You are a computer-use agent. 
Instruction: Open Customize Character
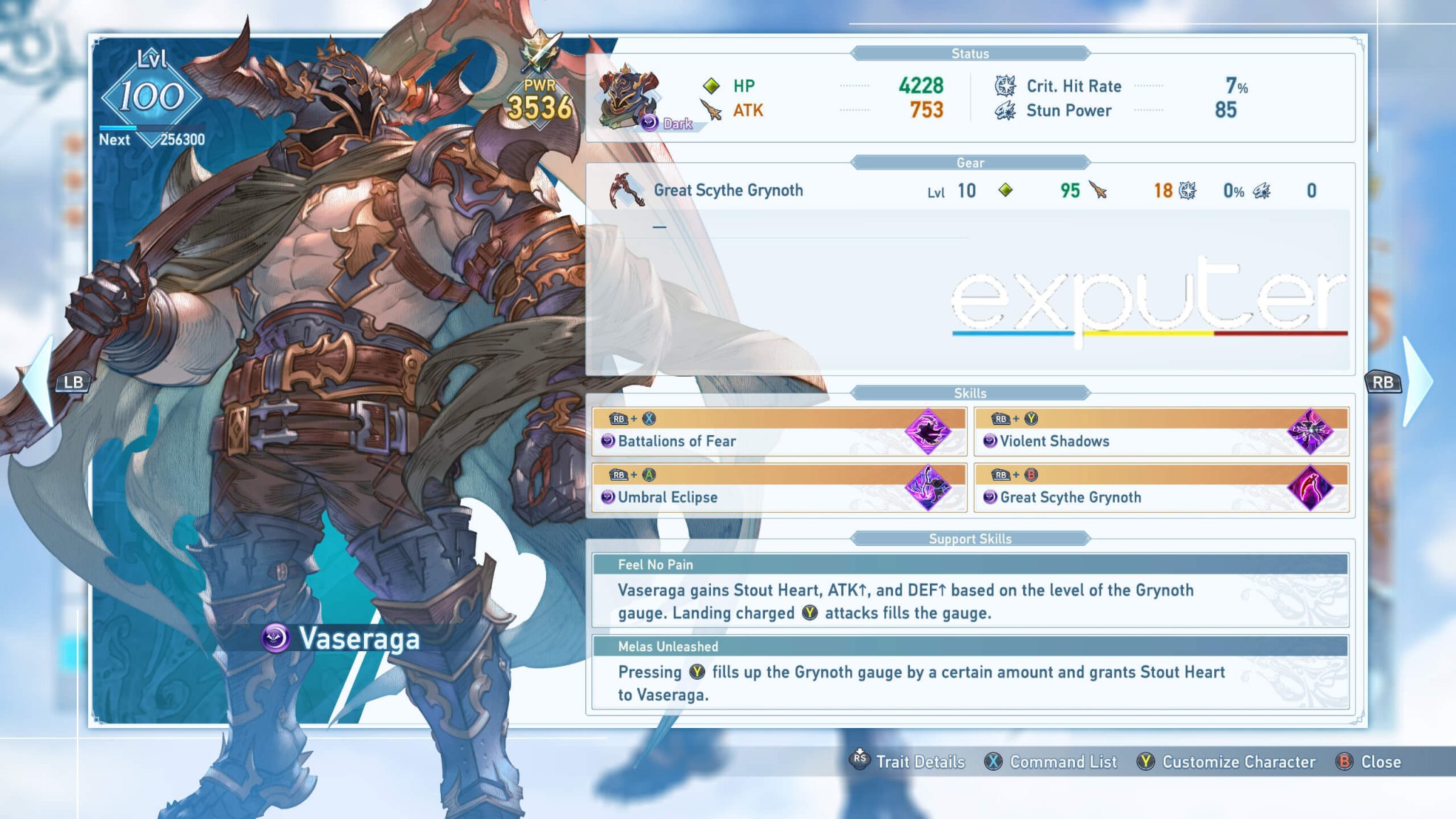[x=1238, y=761]
